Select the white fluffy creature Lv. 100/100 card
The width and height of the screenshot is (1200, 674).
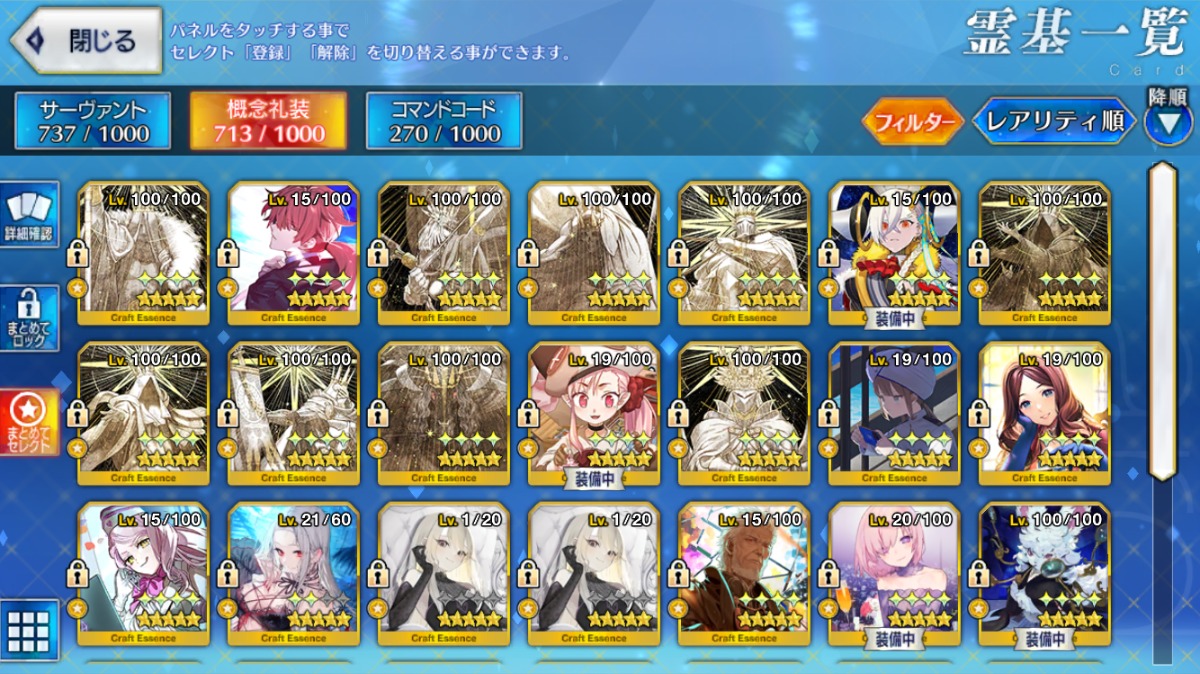click(1043, 573)
